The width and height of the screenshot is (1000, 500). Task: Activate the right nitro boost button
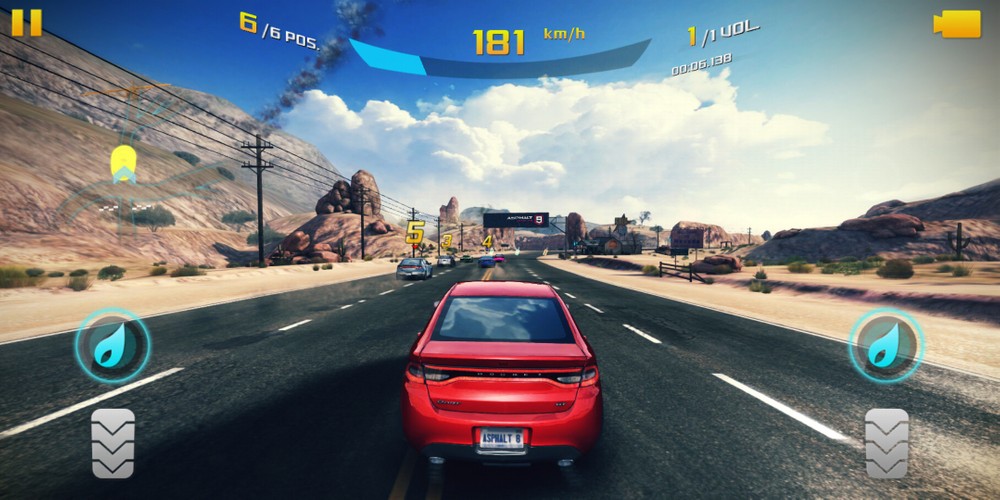point(886,346)
